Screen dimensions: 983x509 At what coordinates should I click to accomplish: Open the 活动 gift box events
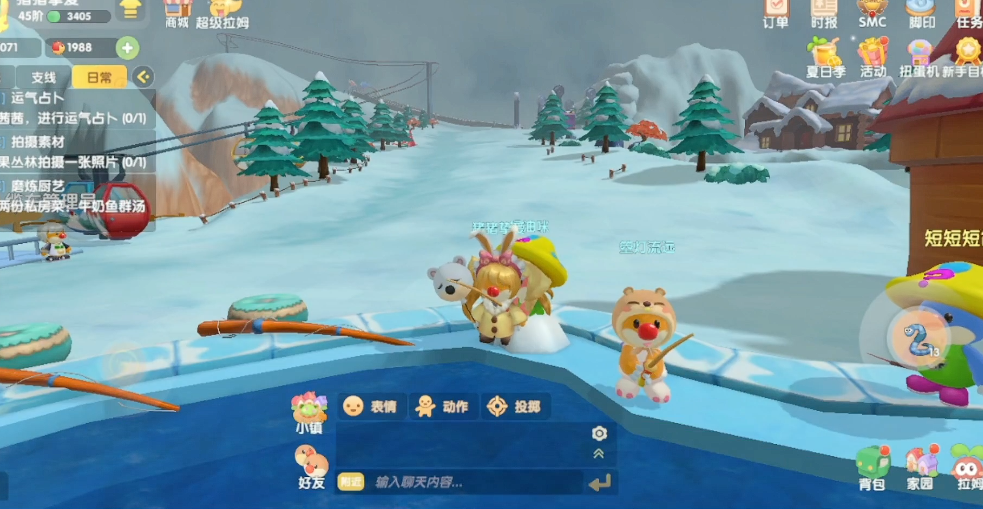[x=873, y=57]
